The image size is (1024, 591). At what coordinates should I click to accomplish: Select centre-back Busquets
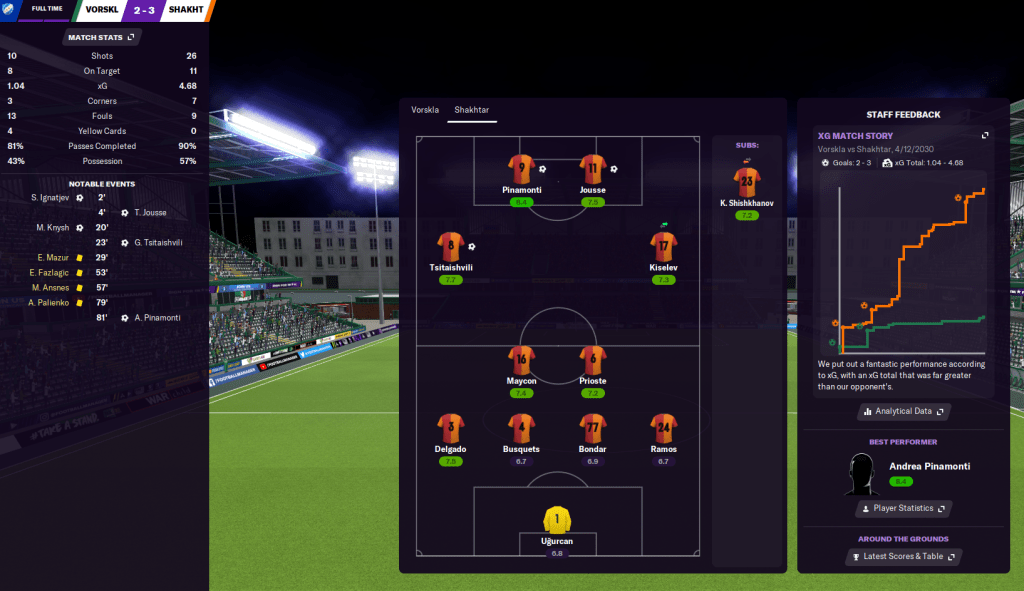[521, 429]
